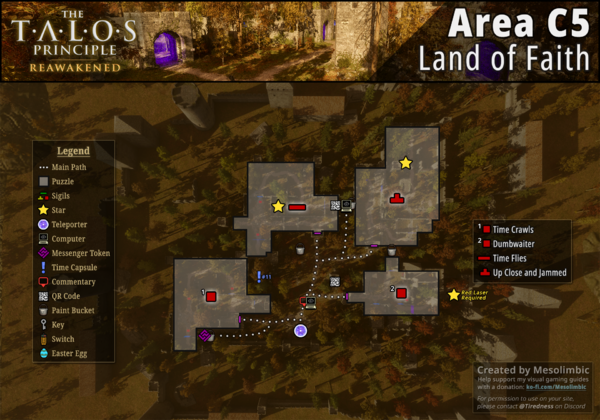Click the red T-shaped sigil marker
Screen dimensions: 600x420
(396, 196)
